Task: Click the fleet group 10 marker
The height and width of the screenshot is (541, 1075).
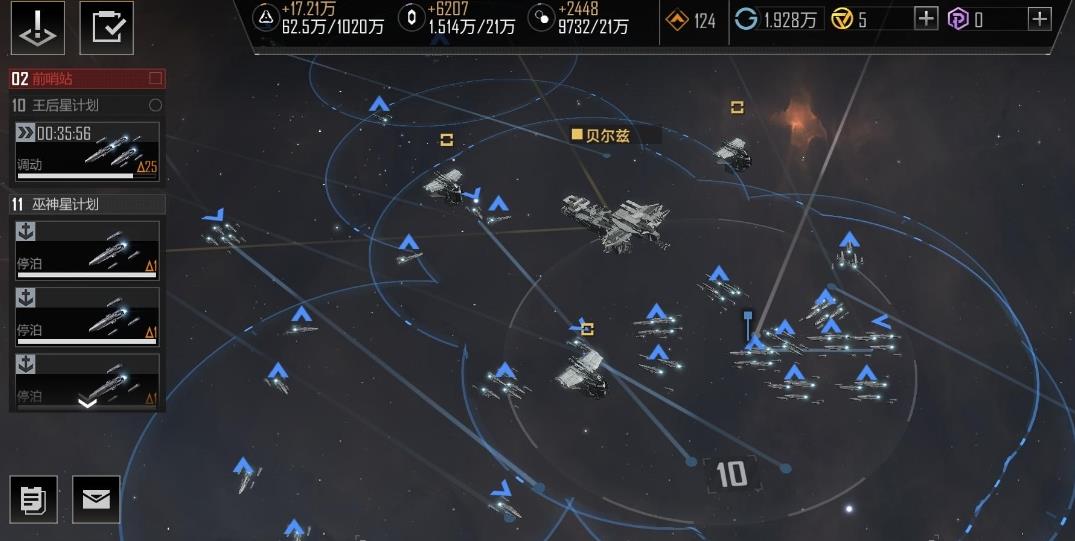Action: 731,474
